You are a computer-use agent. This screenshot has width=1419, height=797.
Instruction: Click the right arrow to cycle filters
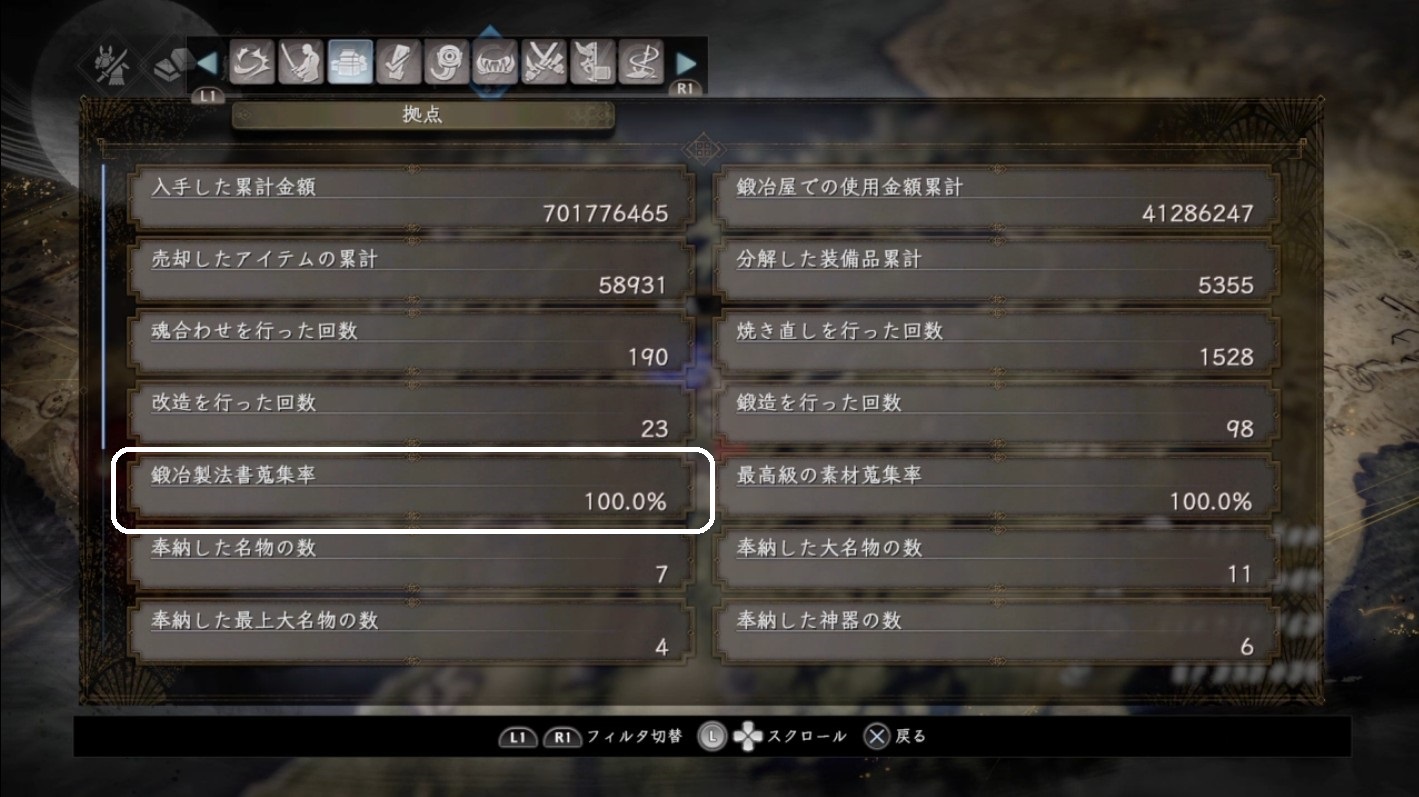(686, 63)
